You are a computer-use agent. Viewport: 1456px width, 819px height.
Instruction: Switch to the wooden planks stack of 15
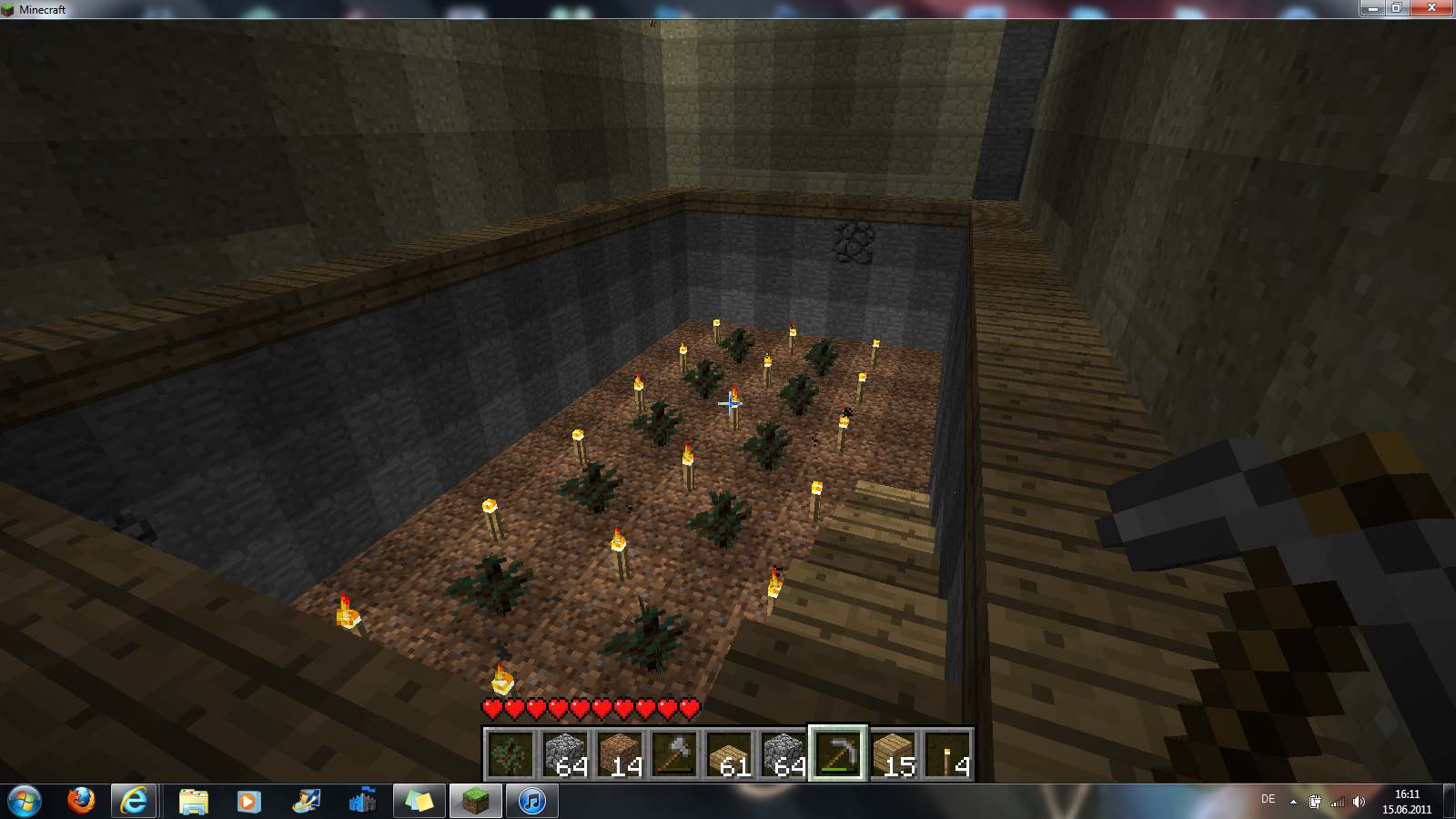(893, 754)
